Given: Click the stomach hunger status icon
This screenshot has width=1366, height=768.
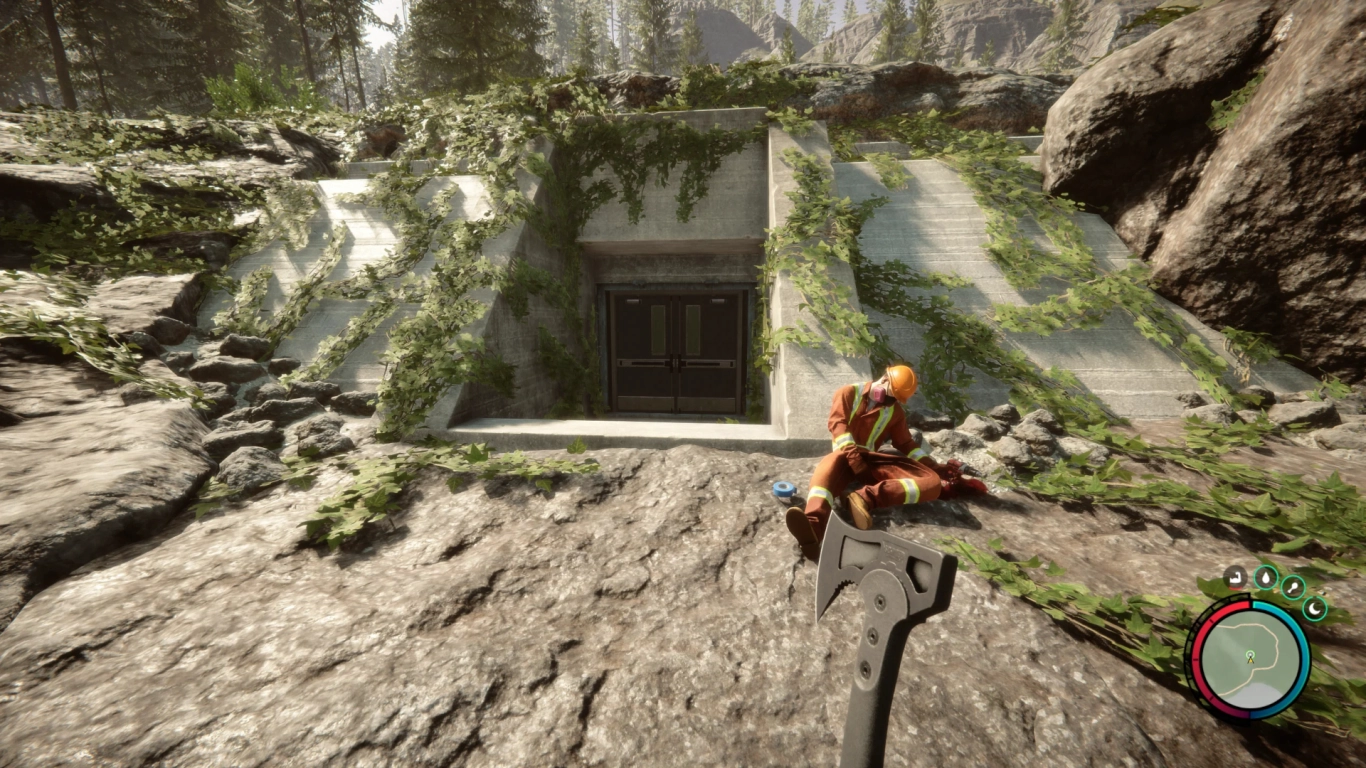Looking at the screenshot, I should [1234, 578].
